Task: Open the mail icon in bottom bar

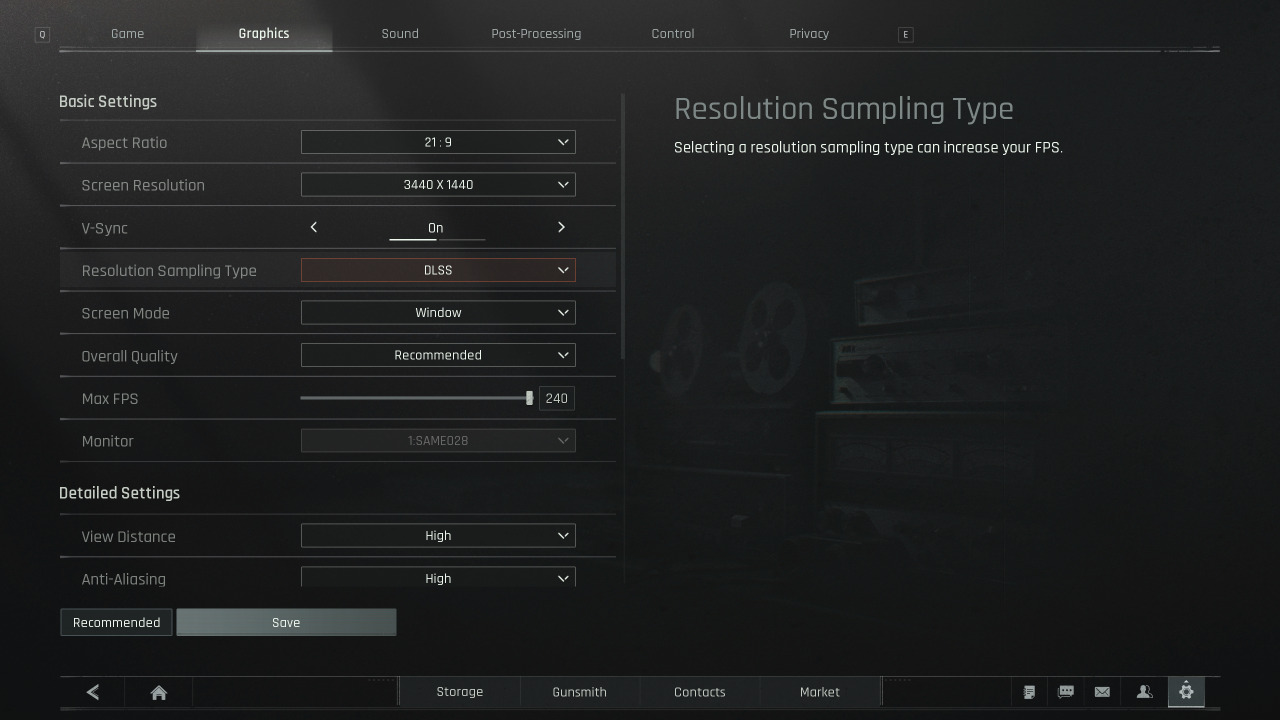Action: pos(1102,691)
